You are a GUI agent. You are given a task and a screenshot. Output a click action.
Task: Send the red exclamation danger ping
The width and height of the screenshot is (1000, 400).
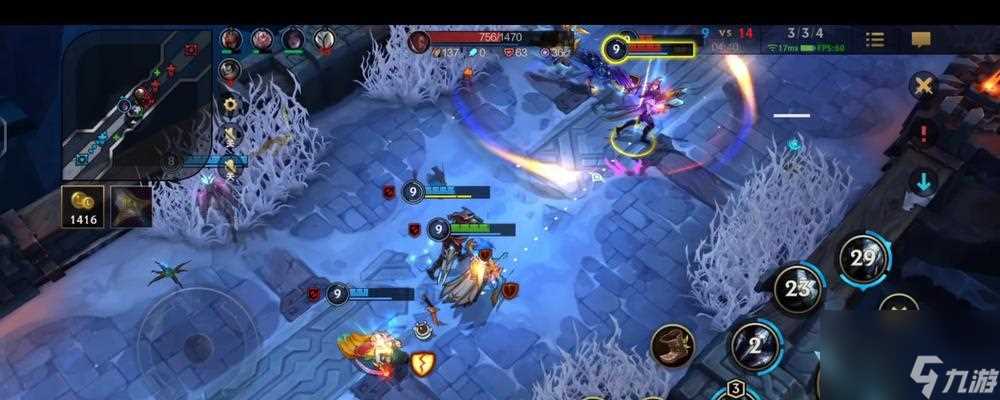click(922, 133)
